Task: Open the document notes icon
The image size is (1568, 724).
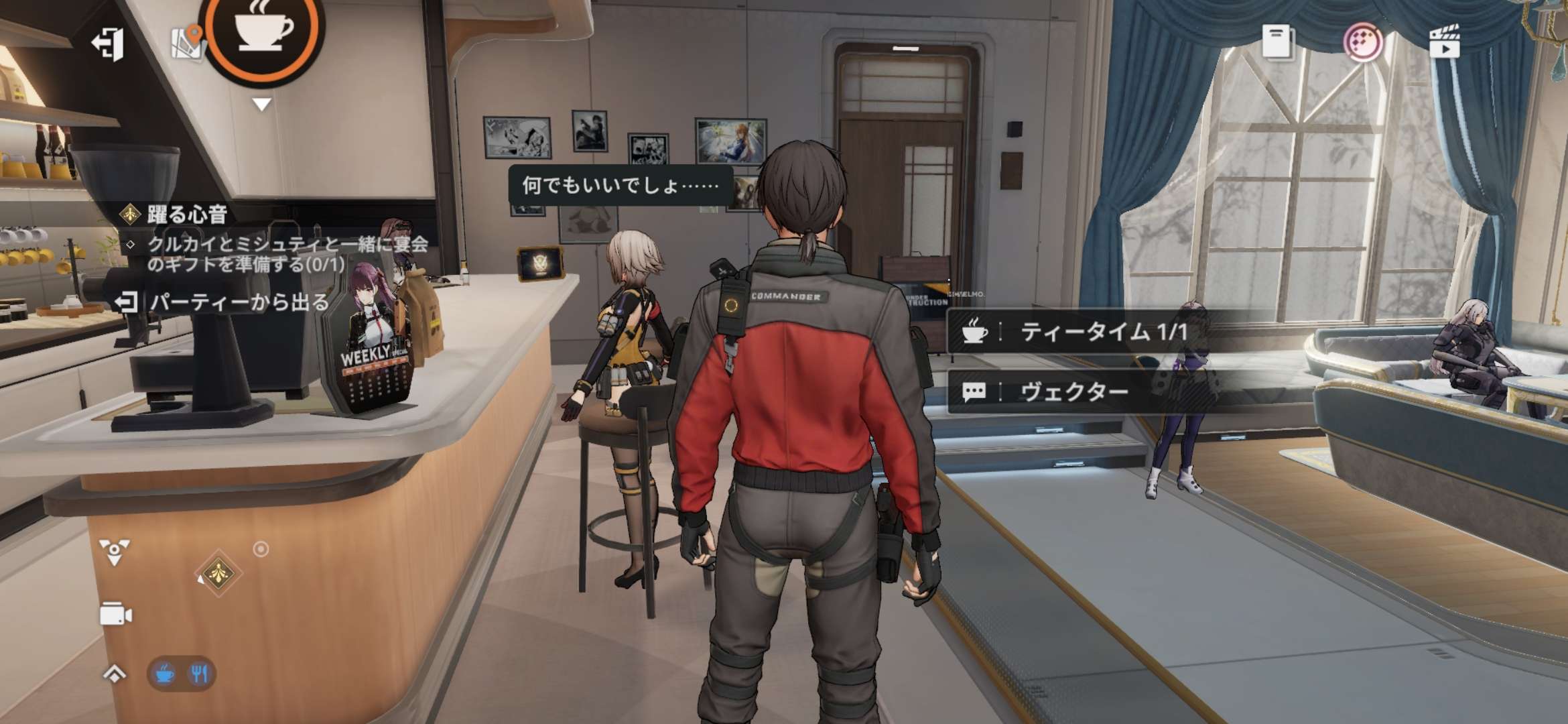Action: pos(1277,42)
